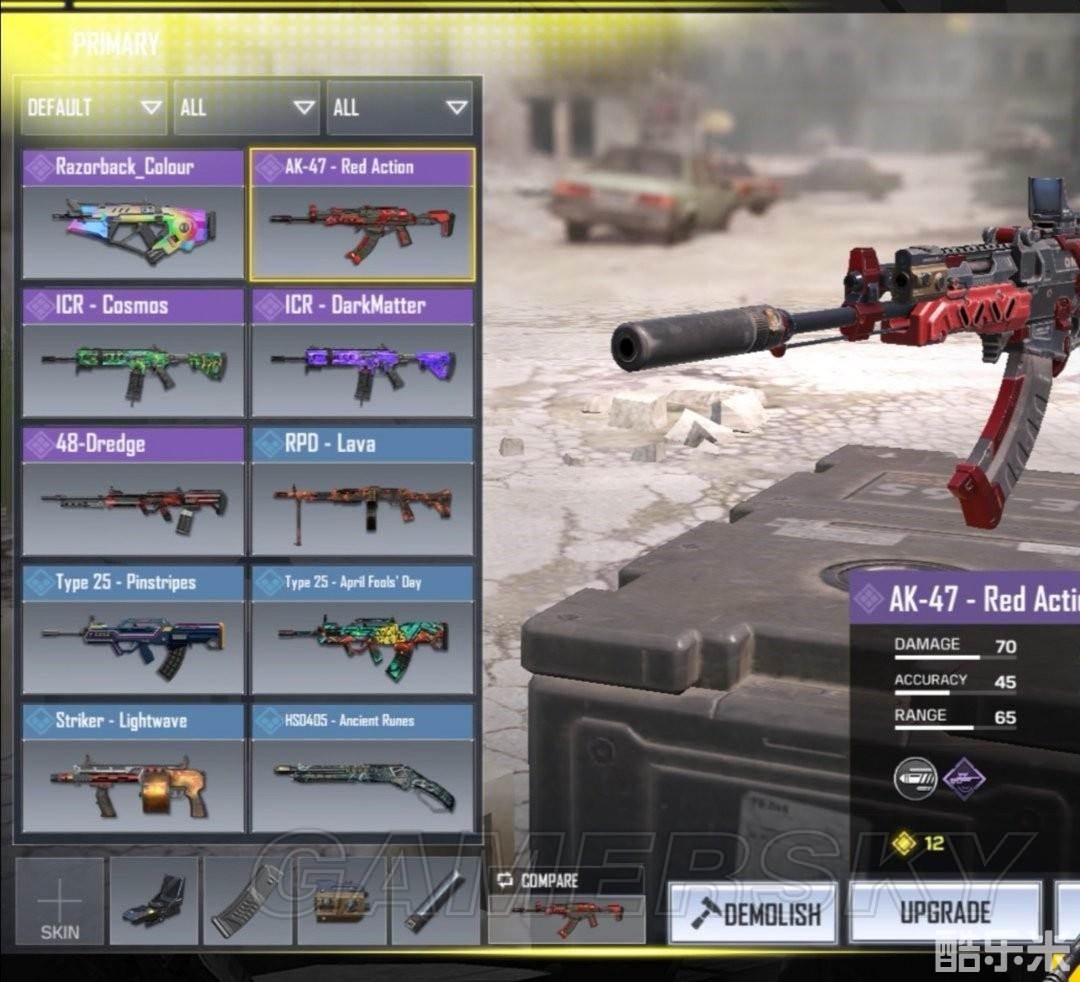Viewport: 1080px width, 982px height.
Task: Select the ICR - Cosmos weapon
Action: (133, 352)
